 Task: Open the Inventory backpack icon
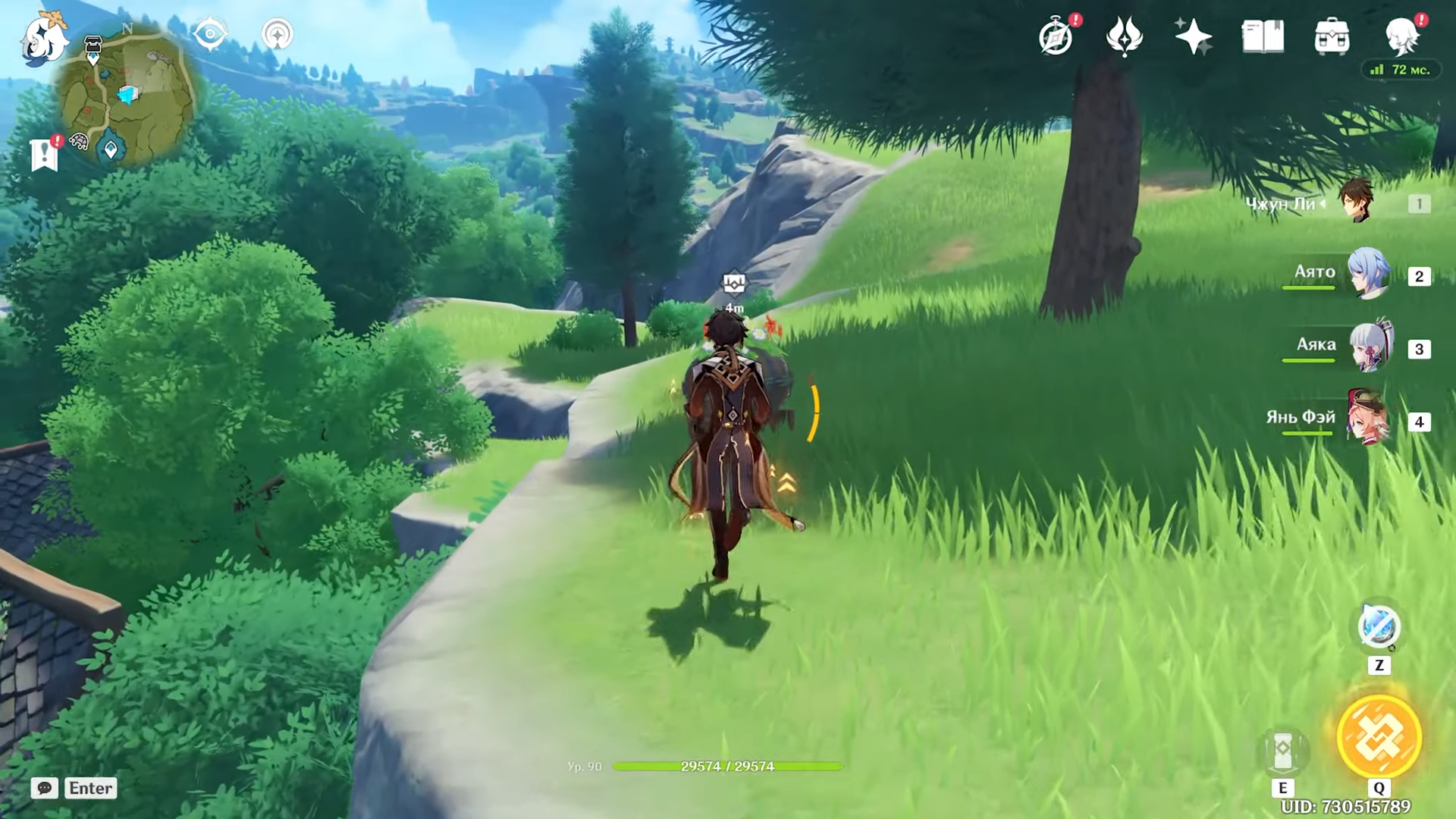pos(1332,36)
